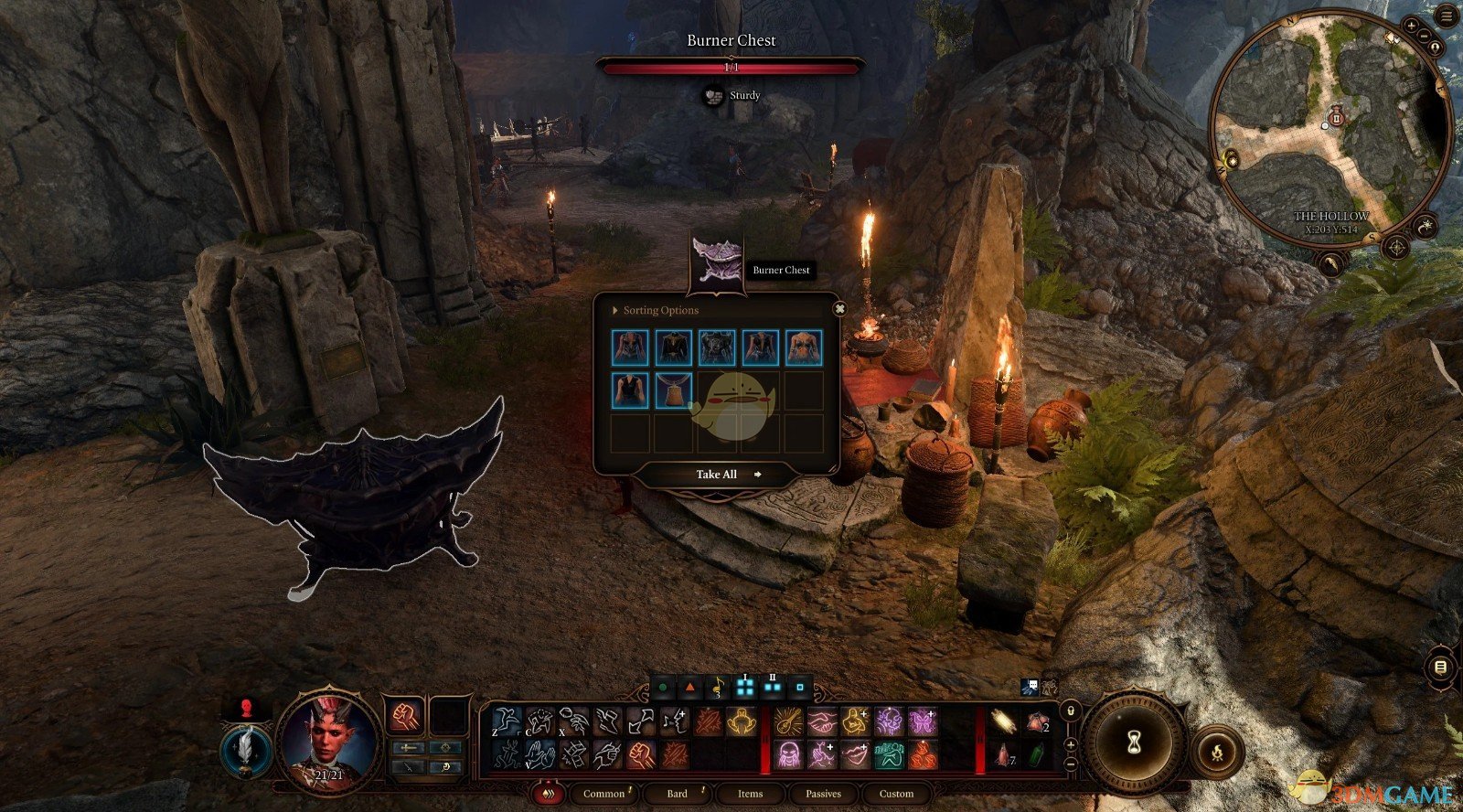Show the Passives hotbar tab
The height and width of the screenshot is (812, 1463).
(823, 794)
